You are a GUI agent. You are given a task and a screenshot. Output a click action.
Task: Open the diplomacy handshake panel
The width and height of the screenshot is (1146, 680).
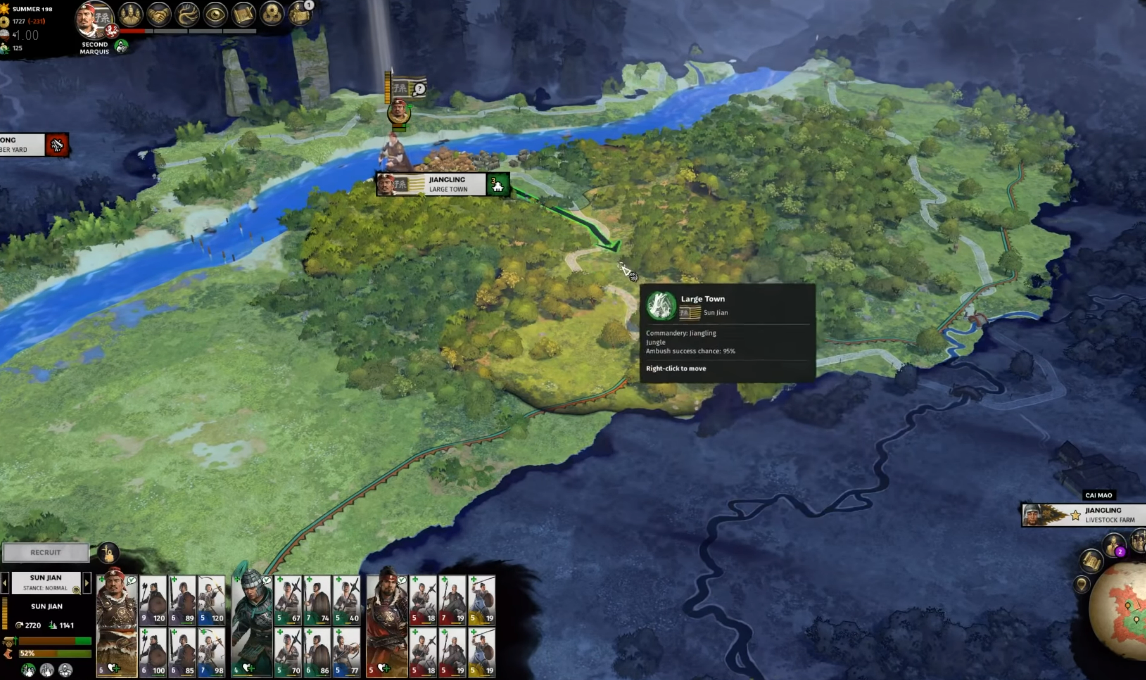coord(159,14)
